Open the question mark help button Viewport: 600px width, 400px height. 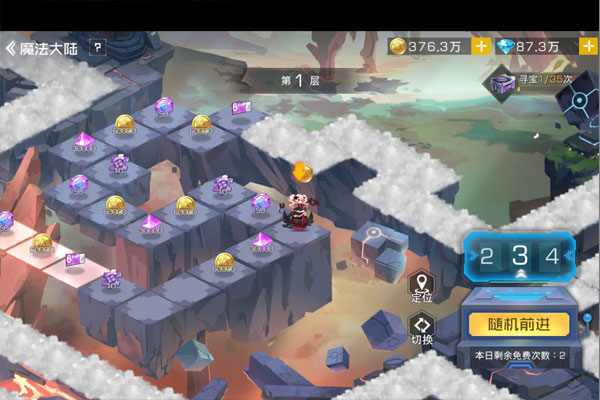(97, 47)
